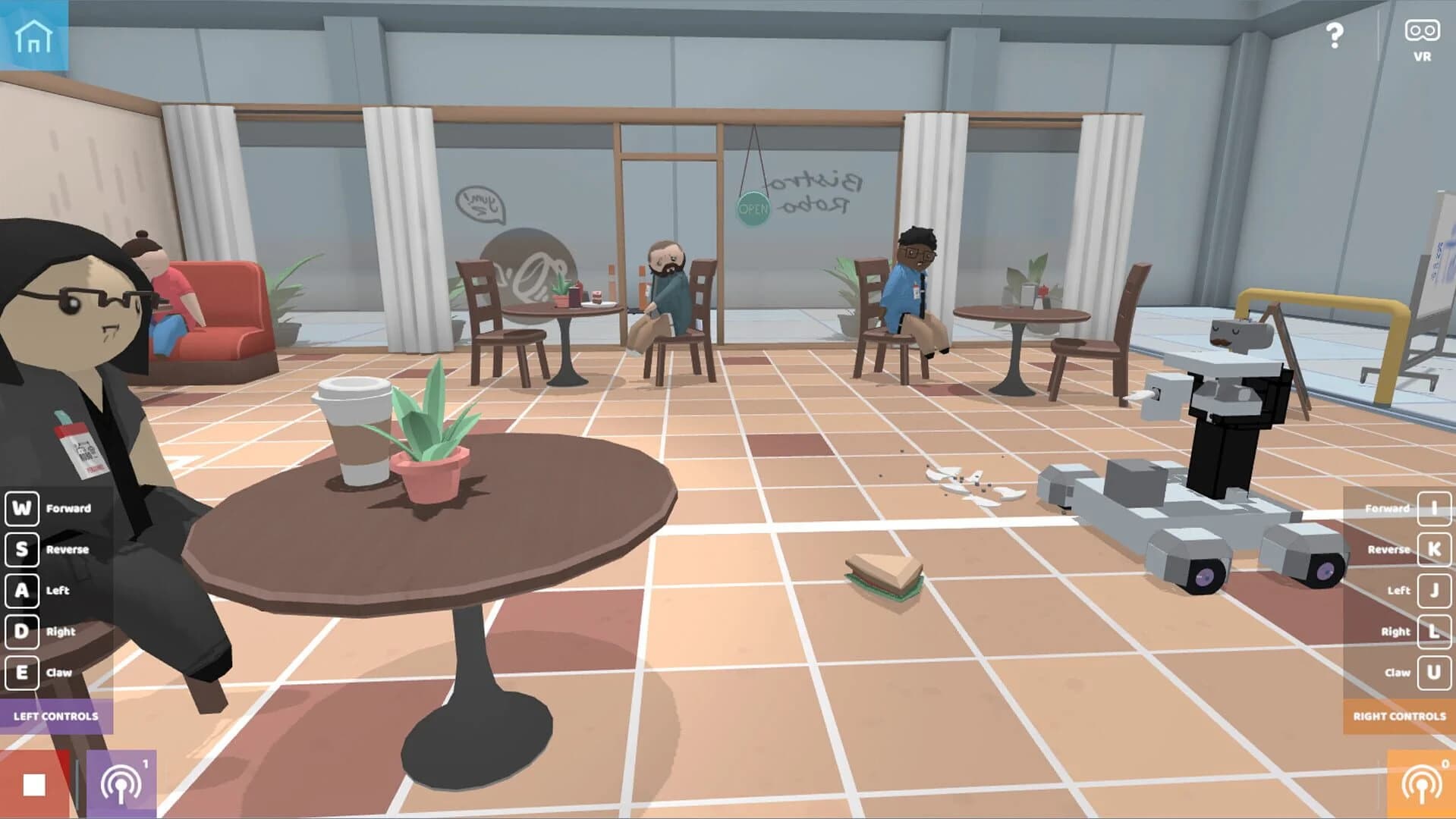Select the LEFT CONTROLS label

(56, 715)
